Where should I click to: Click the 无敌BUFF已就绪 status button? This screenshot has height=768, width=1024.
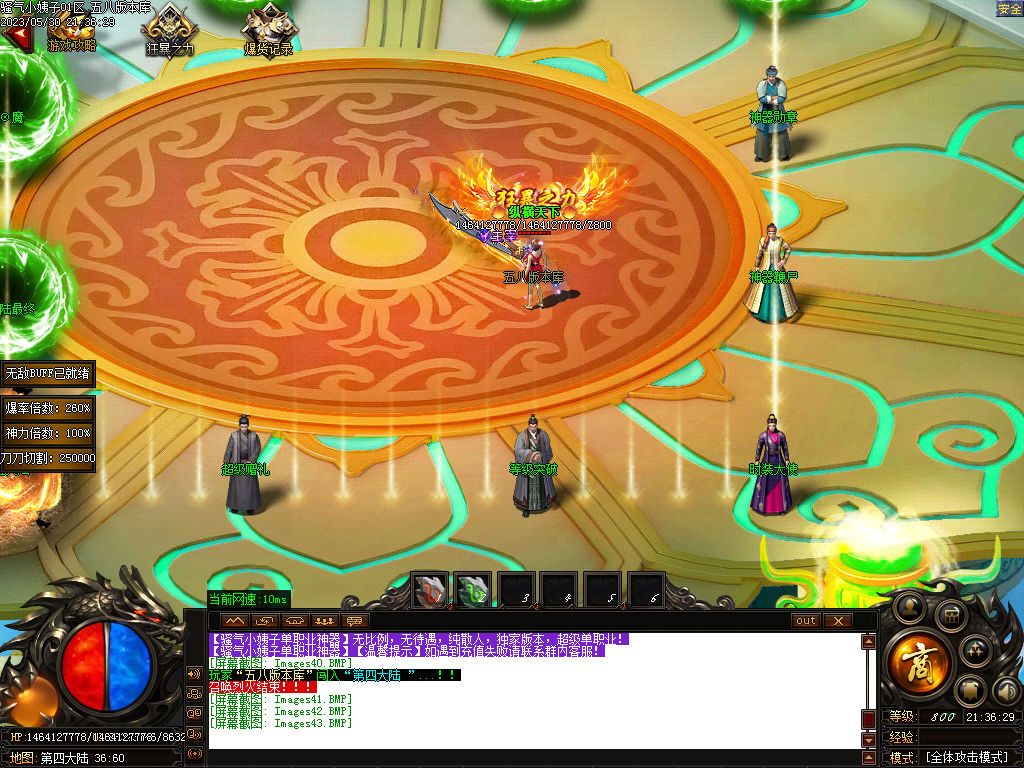point(48,373)
